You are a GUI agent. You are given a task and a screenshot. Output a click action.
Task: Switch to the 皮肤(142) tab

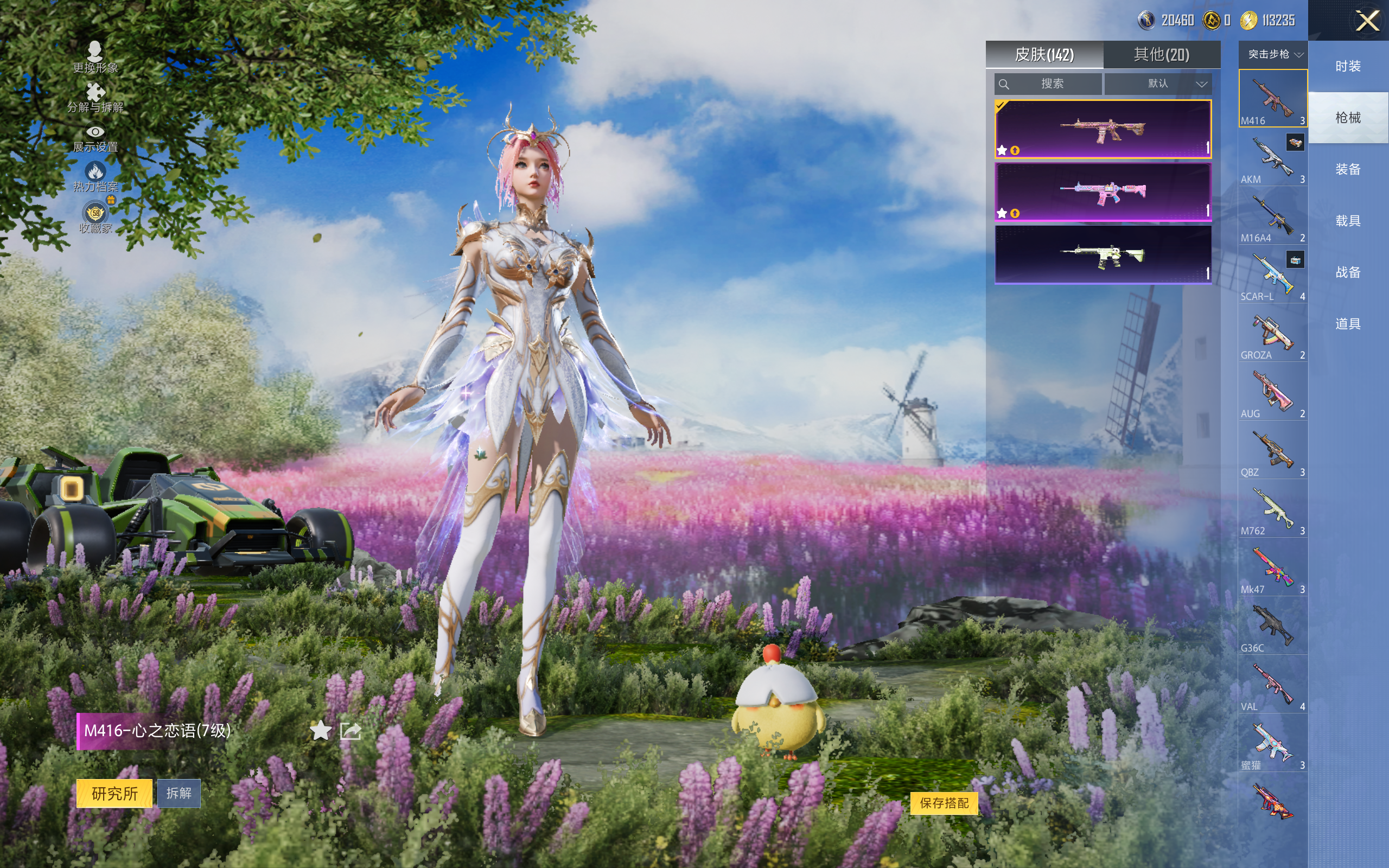[x=1044, y=55]
